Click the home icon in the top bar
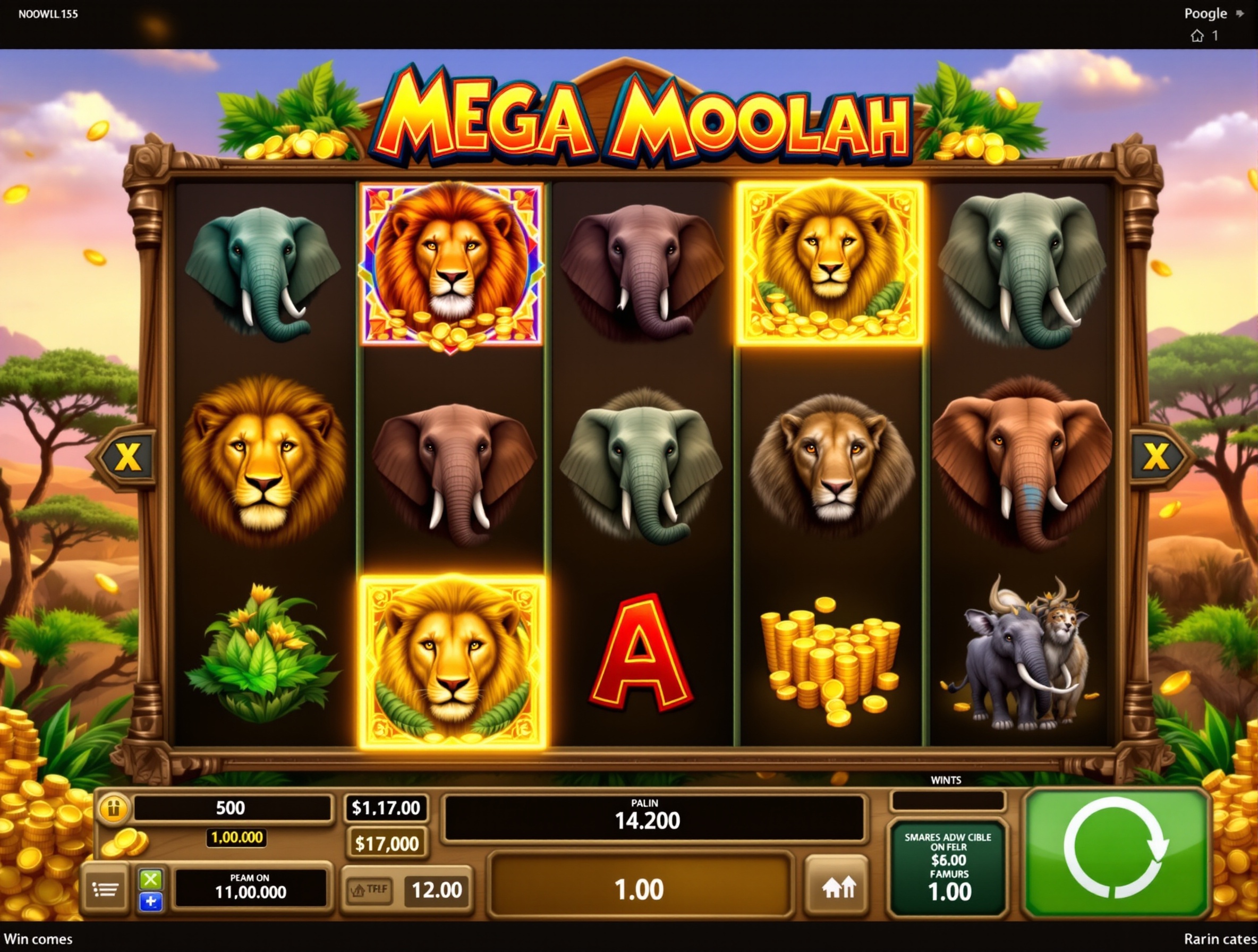The height and width of the screenshot is (952, 1258). tap(1199, 35)
